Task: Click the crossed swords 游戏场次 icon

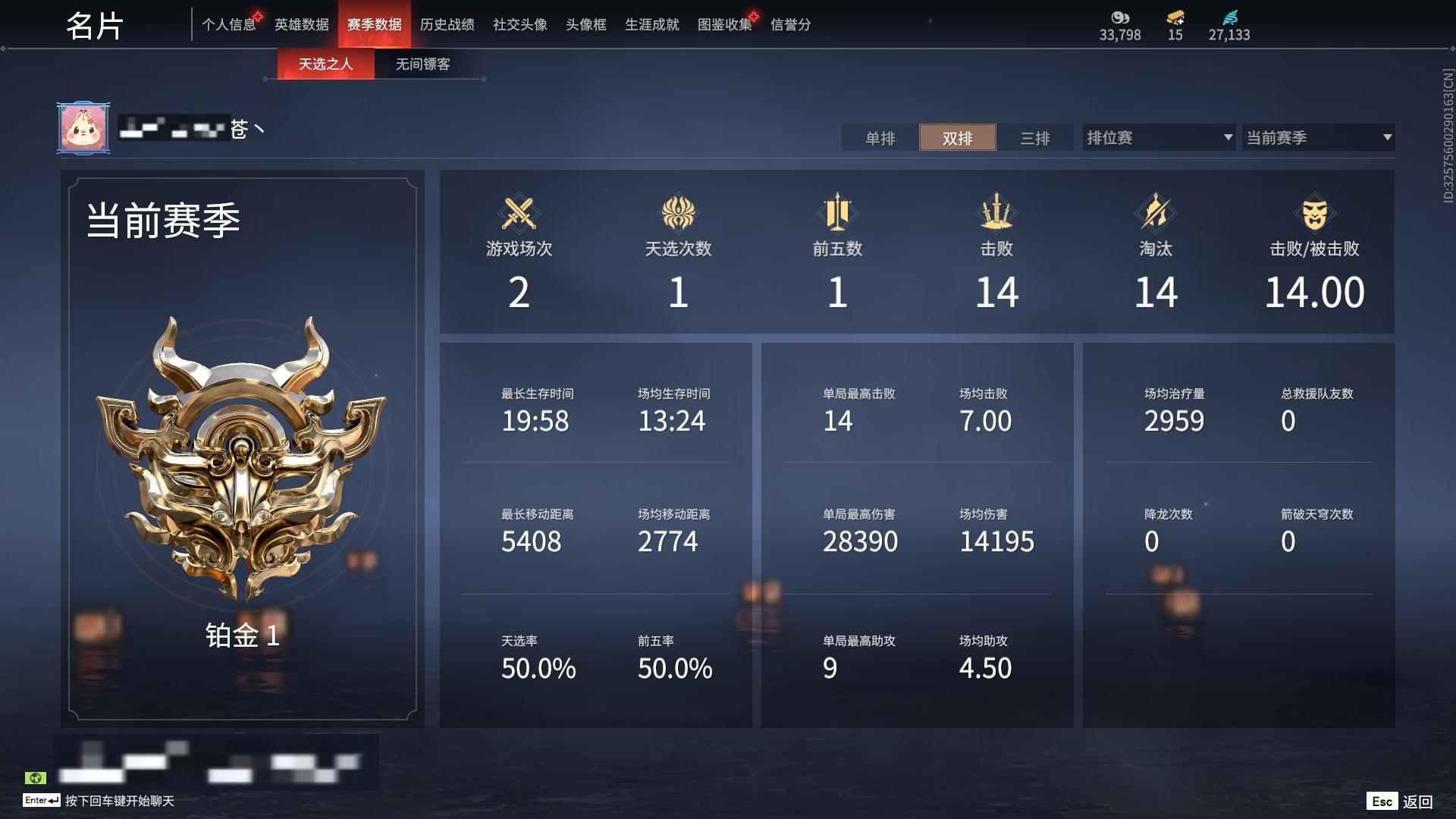Action: pyautogui.click(x=519, y=215)
